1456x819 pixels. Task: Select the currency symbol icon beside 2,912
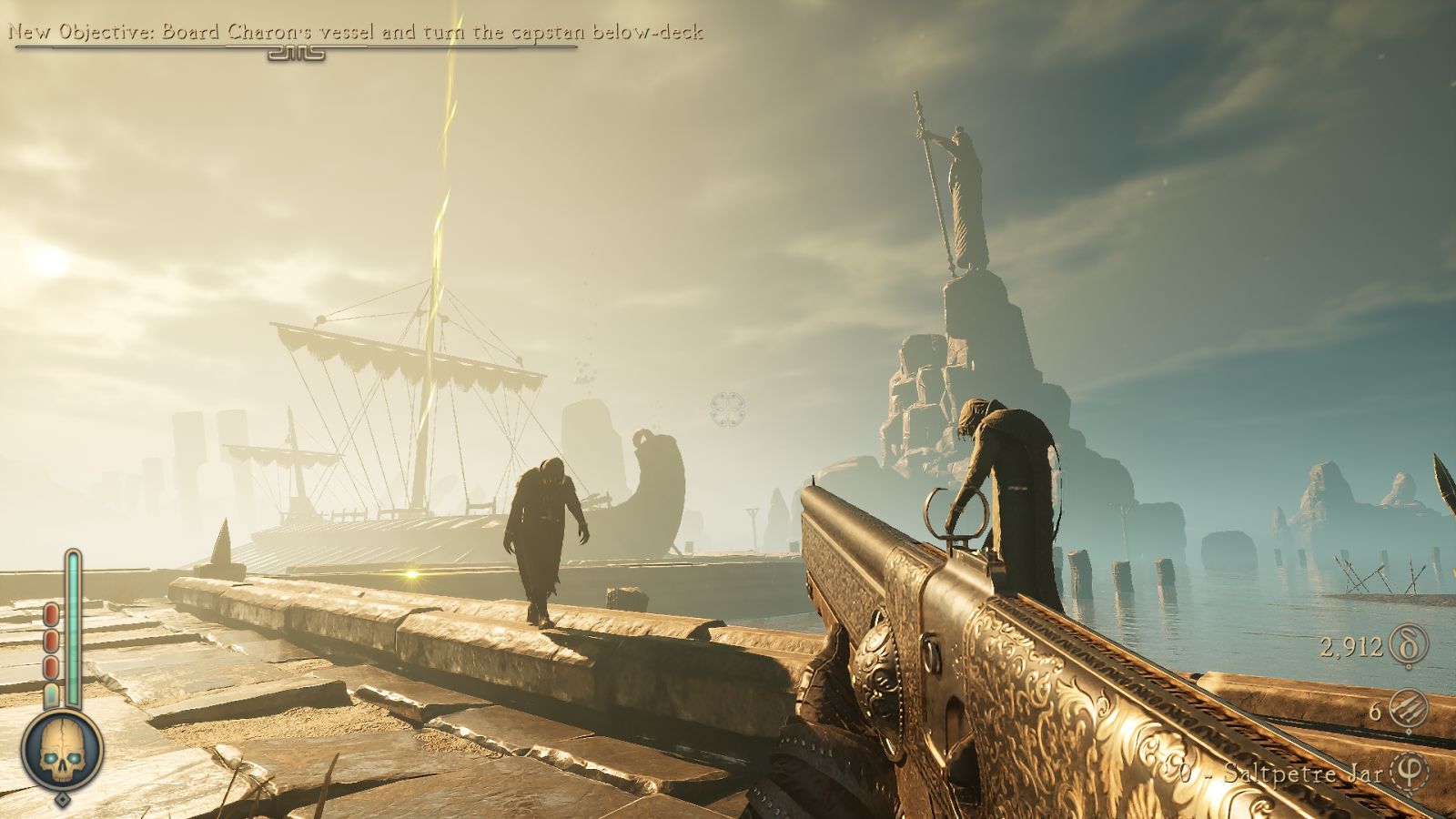click(x=1409, y=646)
